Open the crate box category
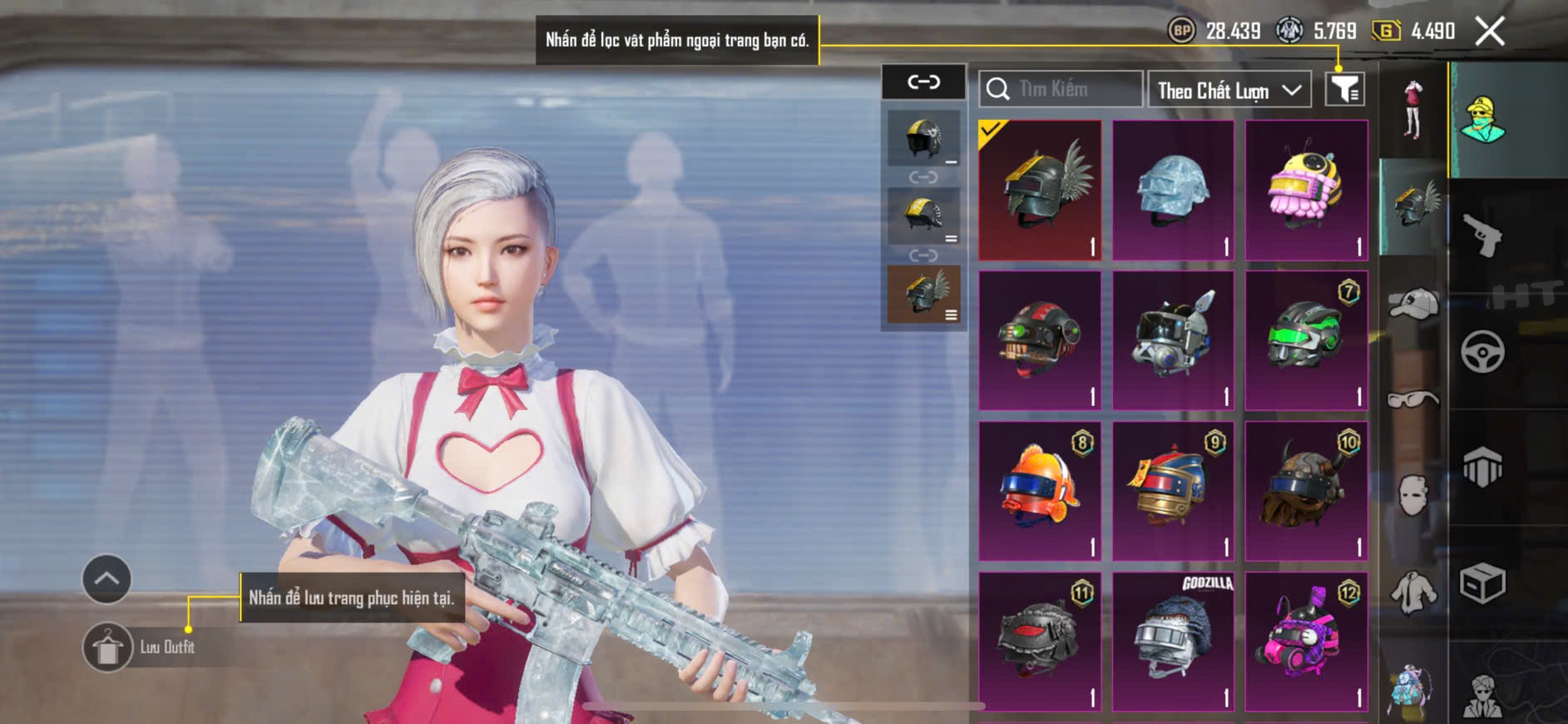The height and width of the screenshot is (724, 1568). tap(1482, 583)
